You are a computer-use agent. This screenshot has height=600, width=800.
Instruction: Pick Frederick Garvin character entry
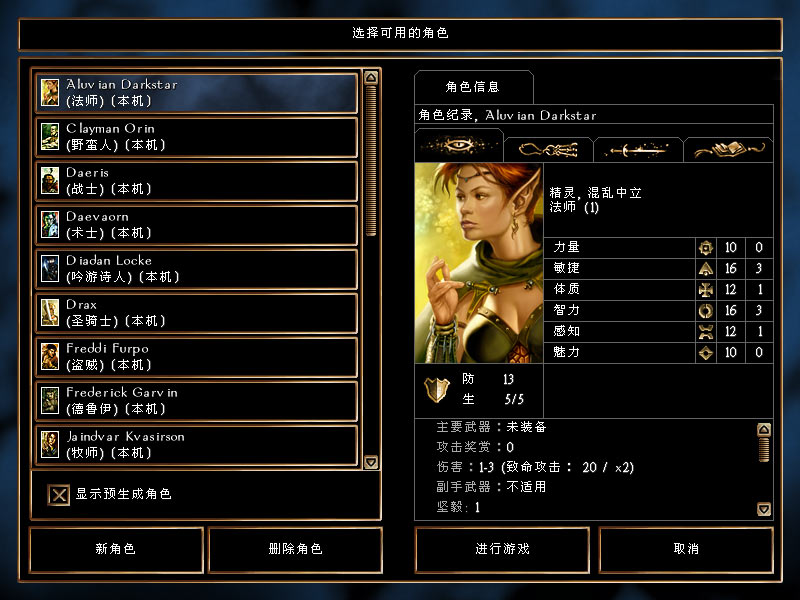(197, 401)
